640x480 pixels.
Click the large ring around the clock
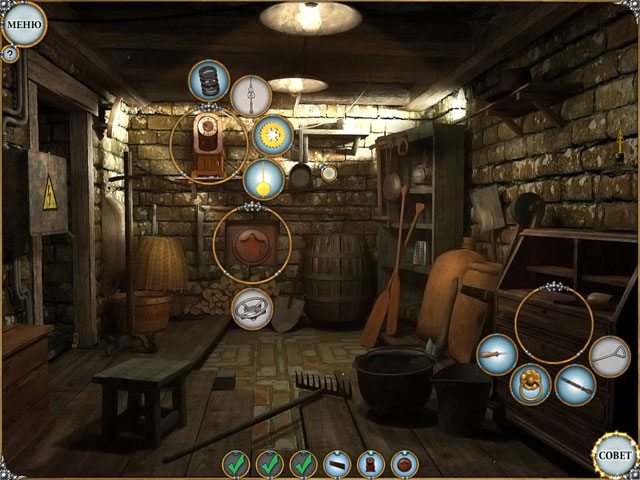208,146
